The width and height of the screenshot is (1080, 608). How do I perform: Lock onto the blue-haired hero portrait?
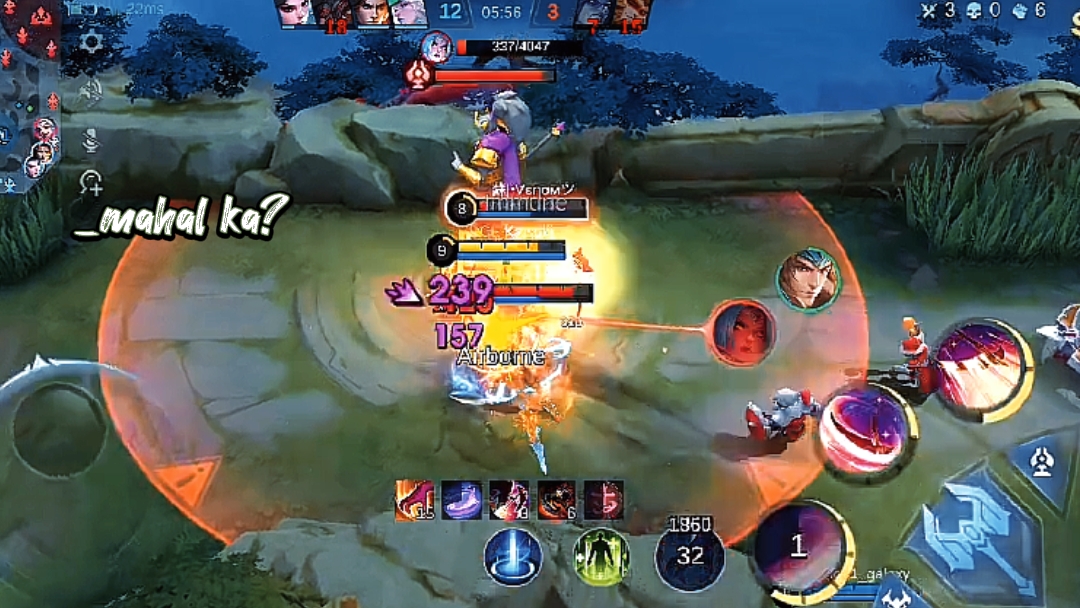click(x=808, y=280)
